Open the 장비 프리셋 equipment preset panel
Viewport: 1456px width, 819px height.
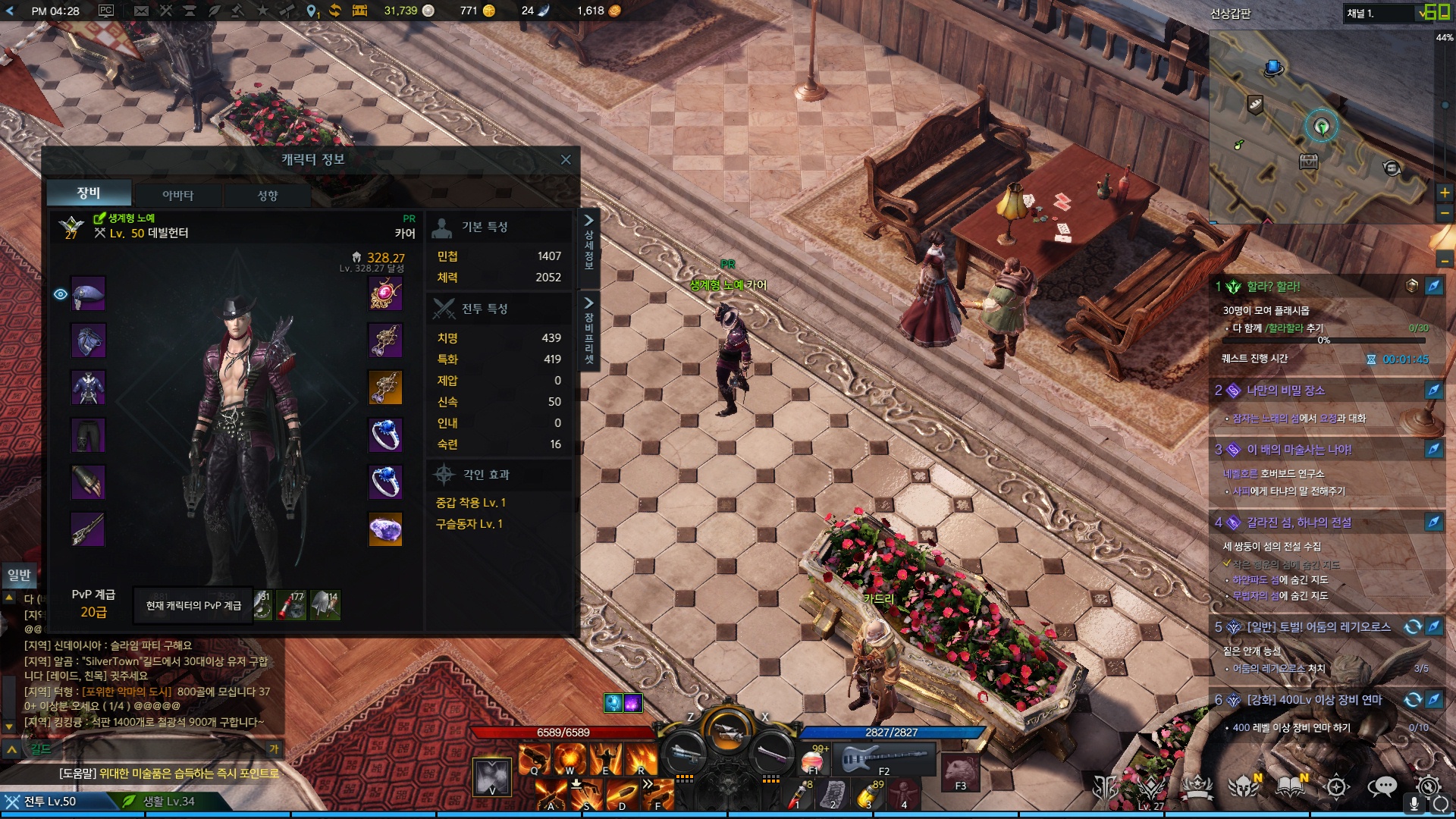[588, 330]
